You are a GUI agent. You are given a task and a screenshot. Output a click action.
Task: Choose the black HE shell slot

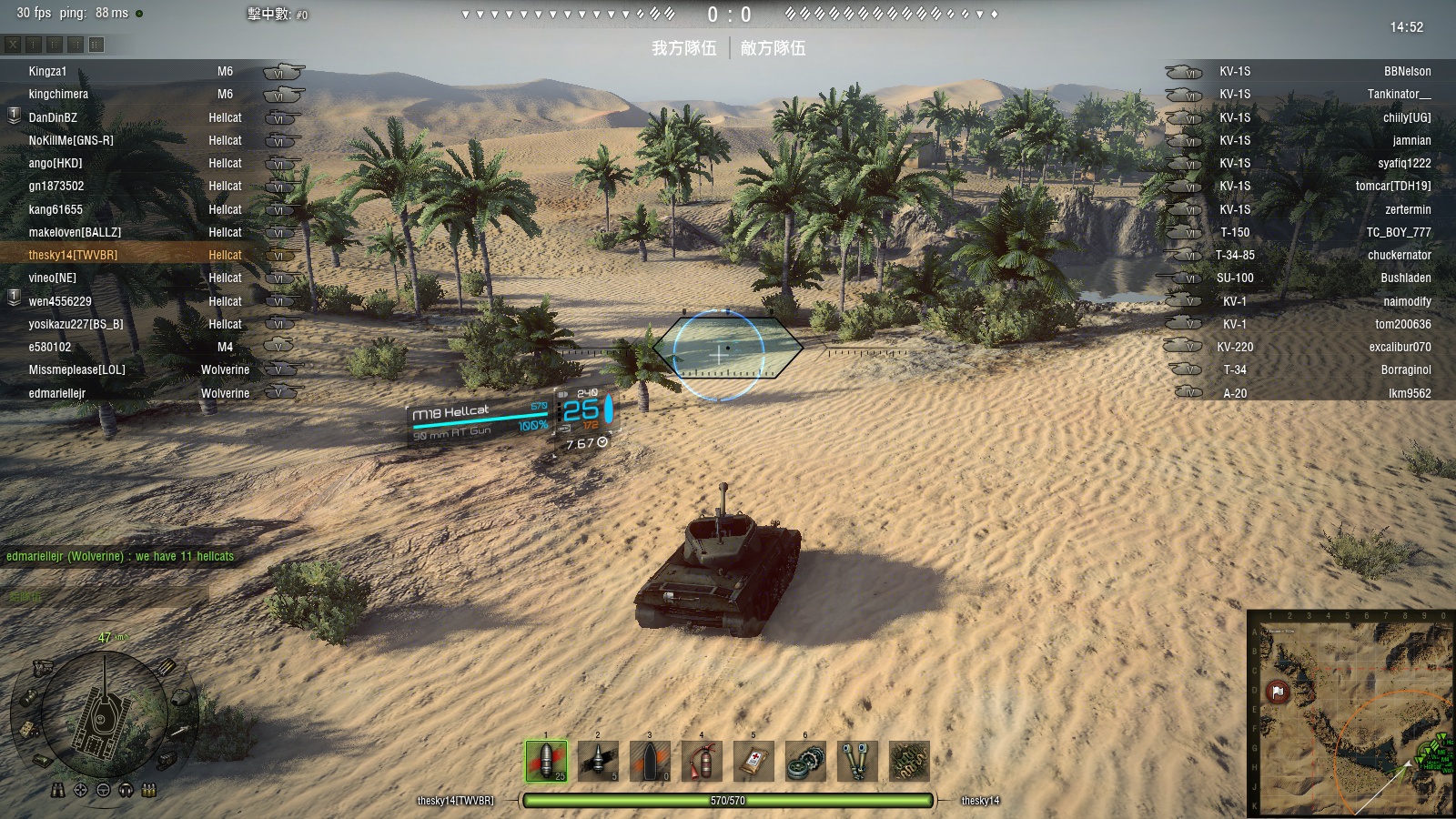pos(650,761)
